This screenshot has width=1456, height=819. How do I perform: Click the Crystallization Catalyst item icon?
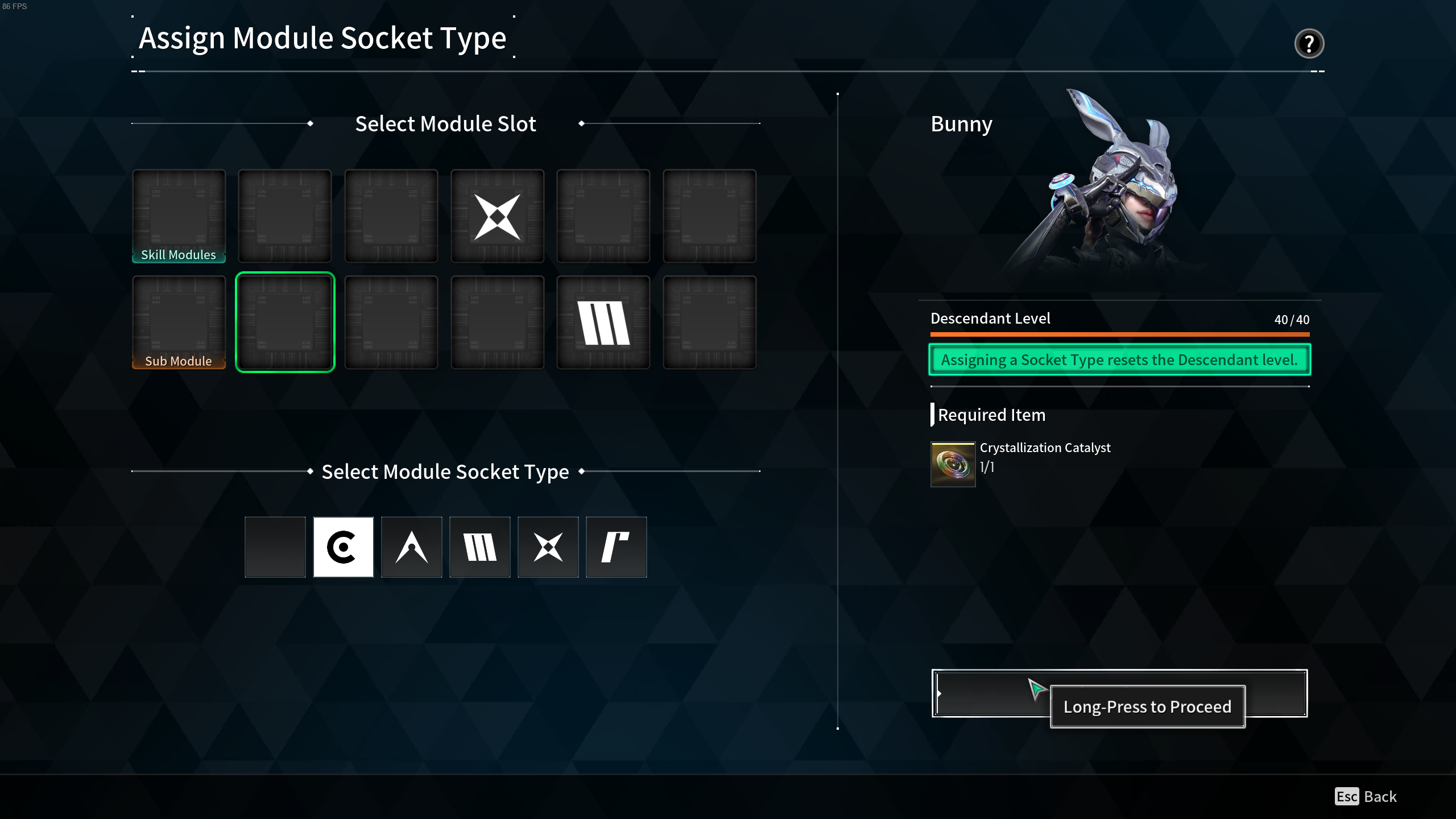pyautogui.click(x=953, y=464)
